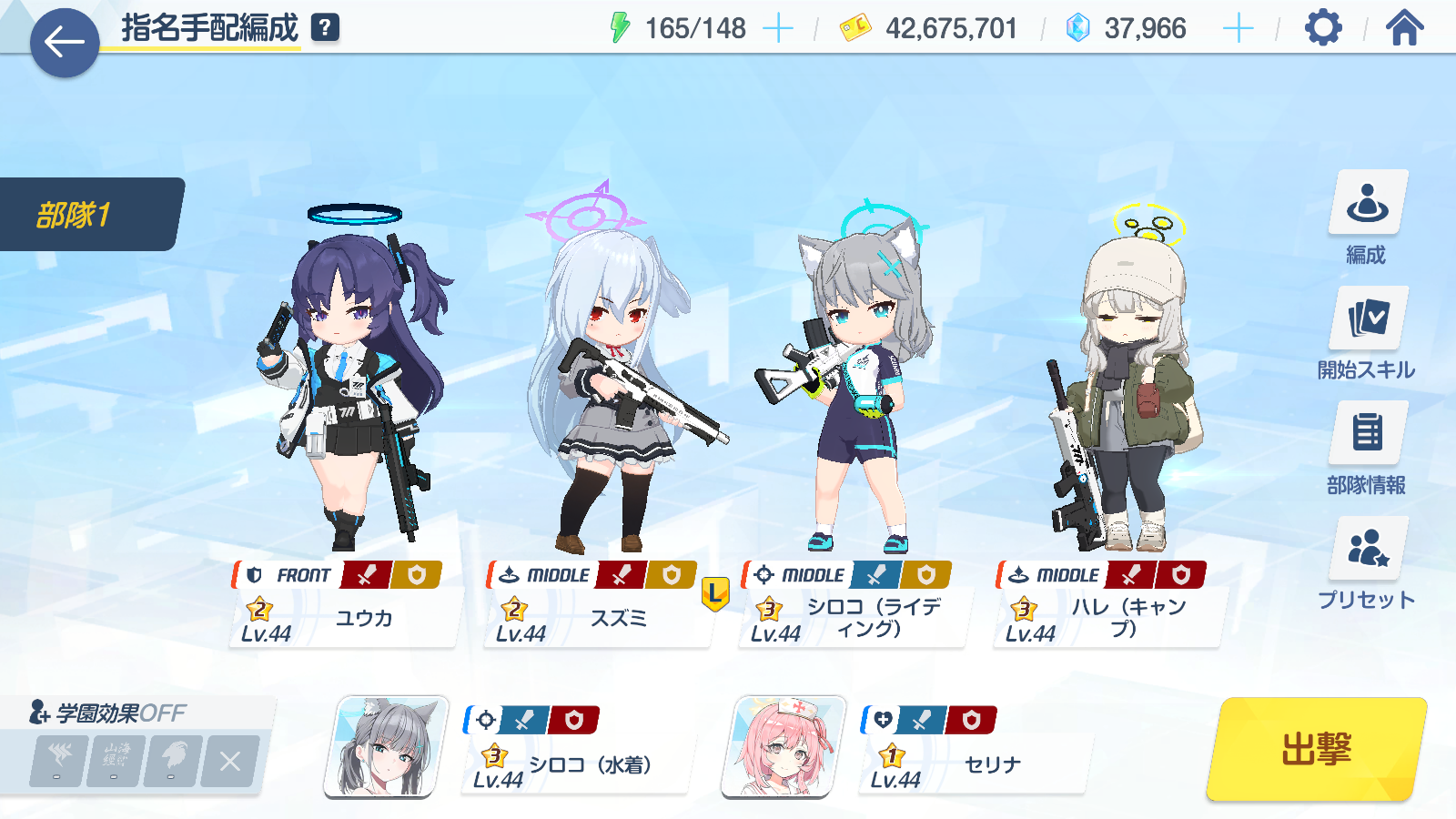Select シロコ (水着) special portrait
Screen dimensions: 1456x819
pyautogui.click(x=387, y=746)
